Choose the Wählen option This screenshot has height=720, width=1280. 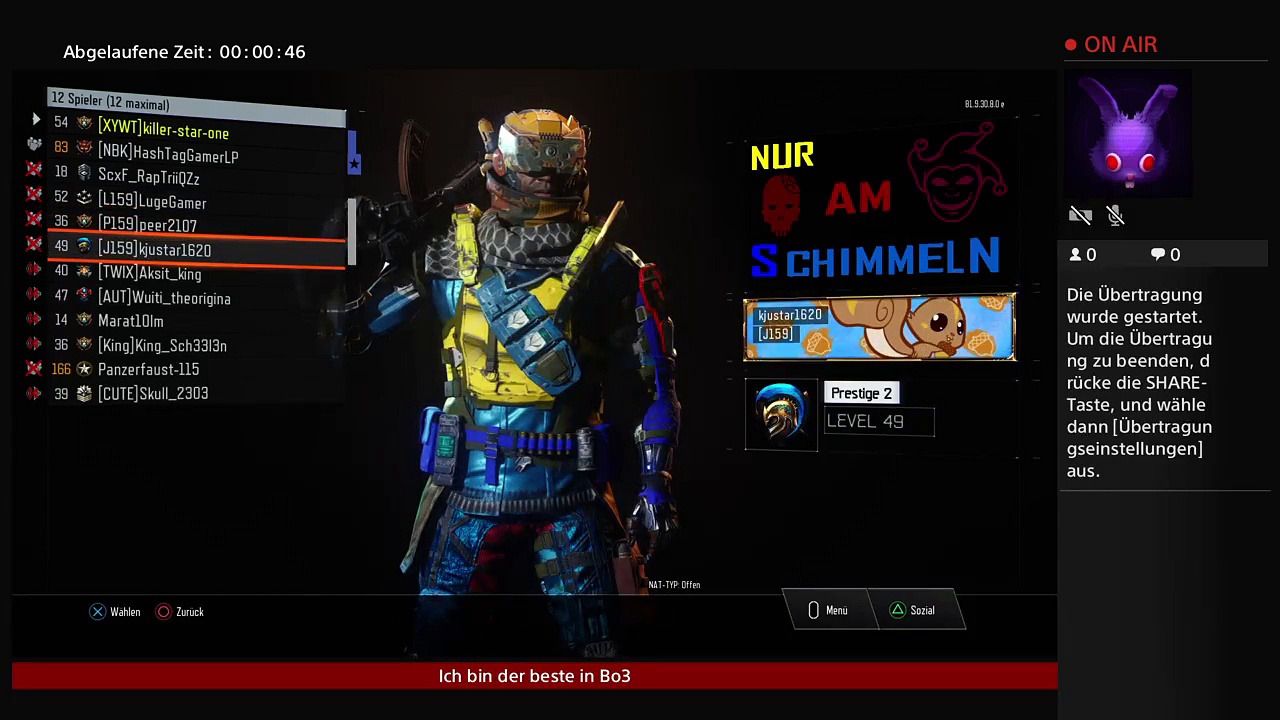[115, 612]
